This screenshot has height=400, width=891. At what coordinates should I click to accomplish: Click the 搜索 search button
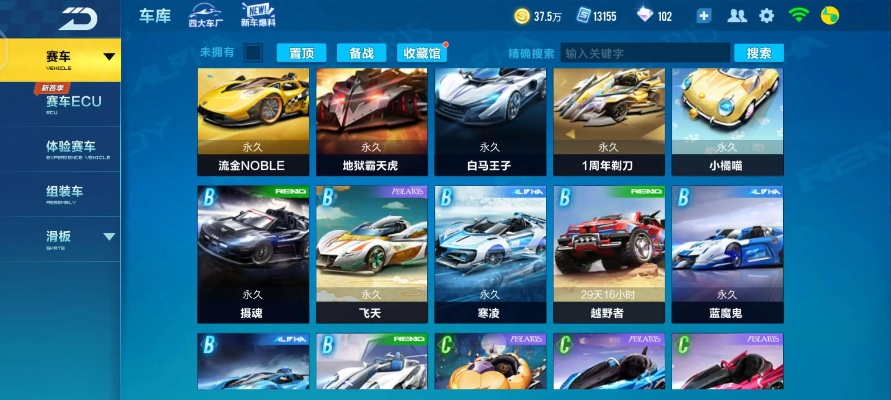coord(759,53)
